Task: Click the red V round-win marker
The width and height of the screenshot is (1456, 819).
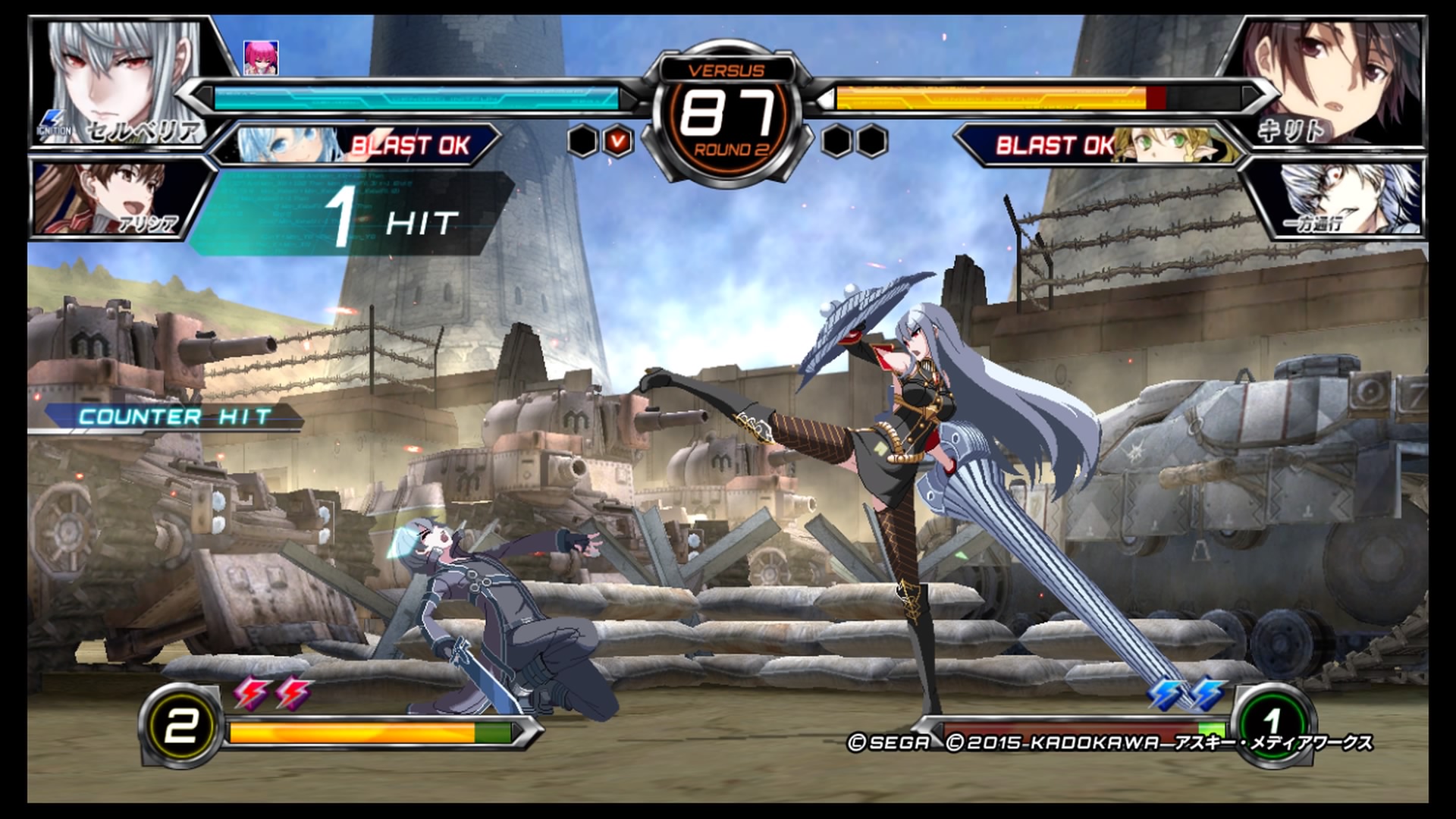Action: 618,141
